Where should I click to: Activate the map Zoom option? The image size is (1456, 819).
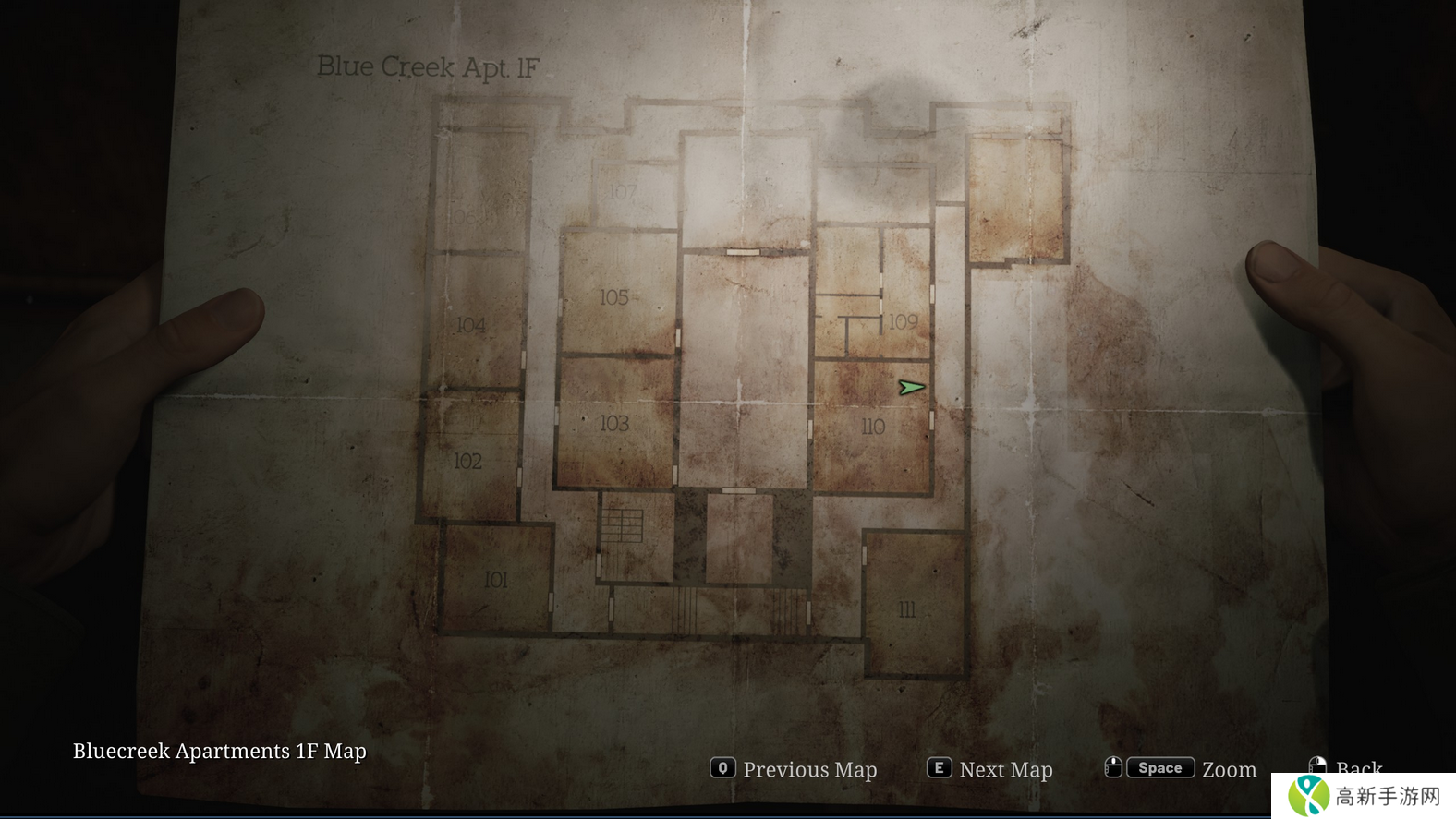[1181, 768]
